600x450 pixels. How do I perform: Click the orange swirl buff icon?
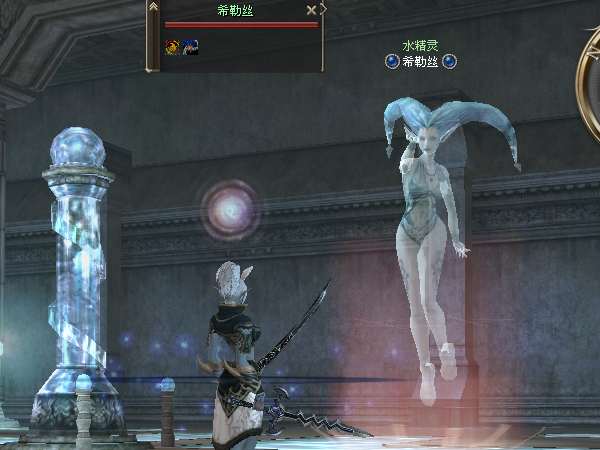pos(173,46)
